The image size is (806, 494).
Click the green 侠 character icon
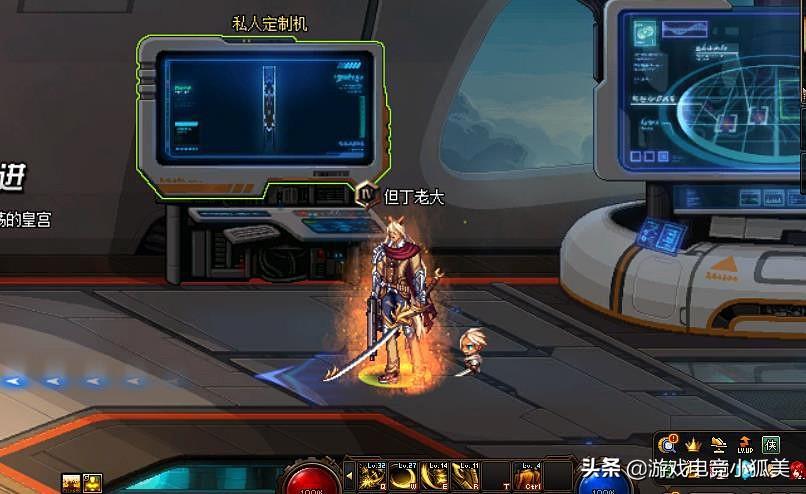point(770,444)
